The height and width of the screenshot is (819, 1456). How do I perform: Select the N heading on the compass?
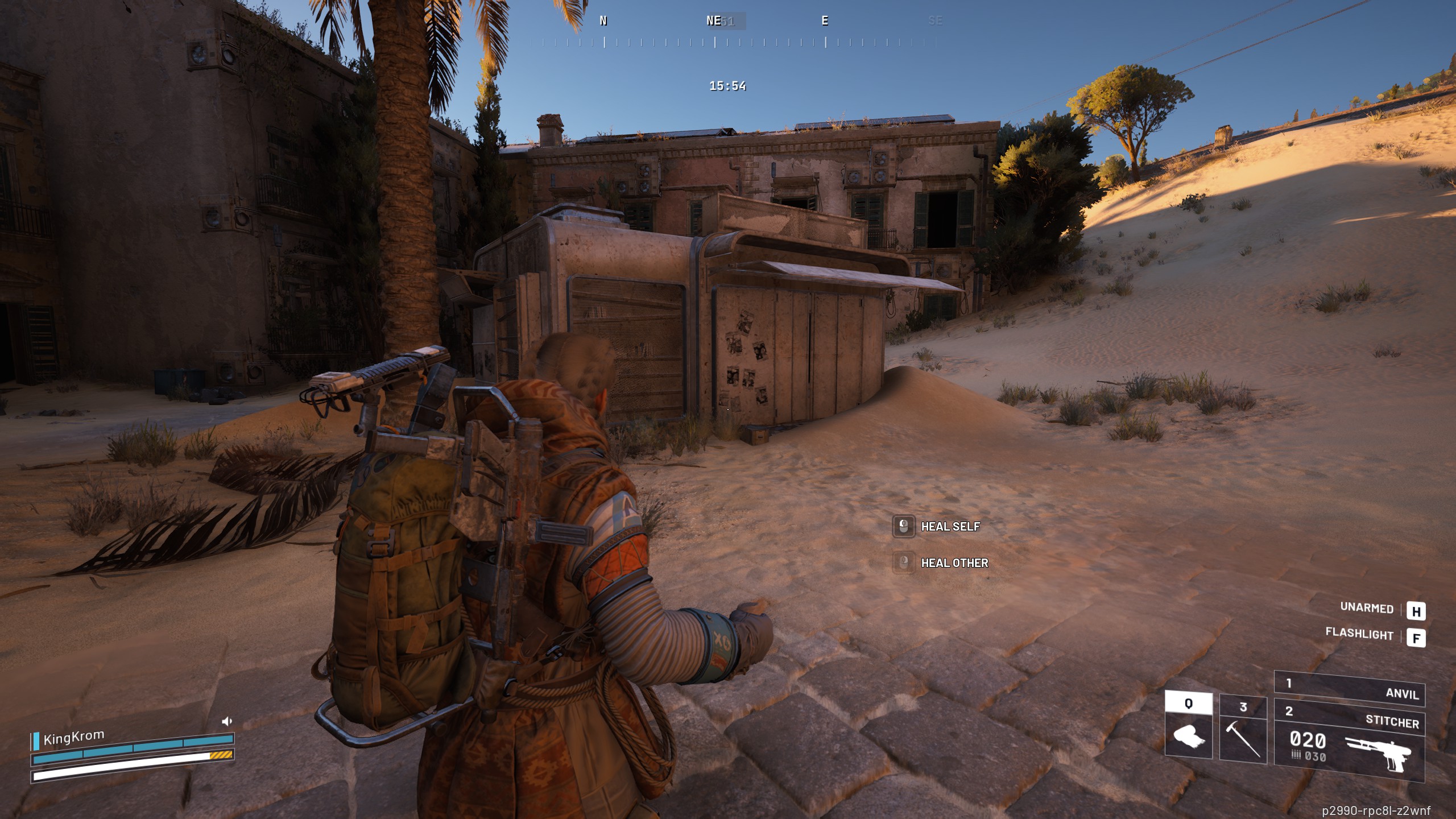pyautogui.click(x=602, y=21)
